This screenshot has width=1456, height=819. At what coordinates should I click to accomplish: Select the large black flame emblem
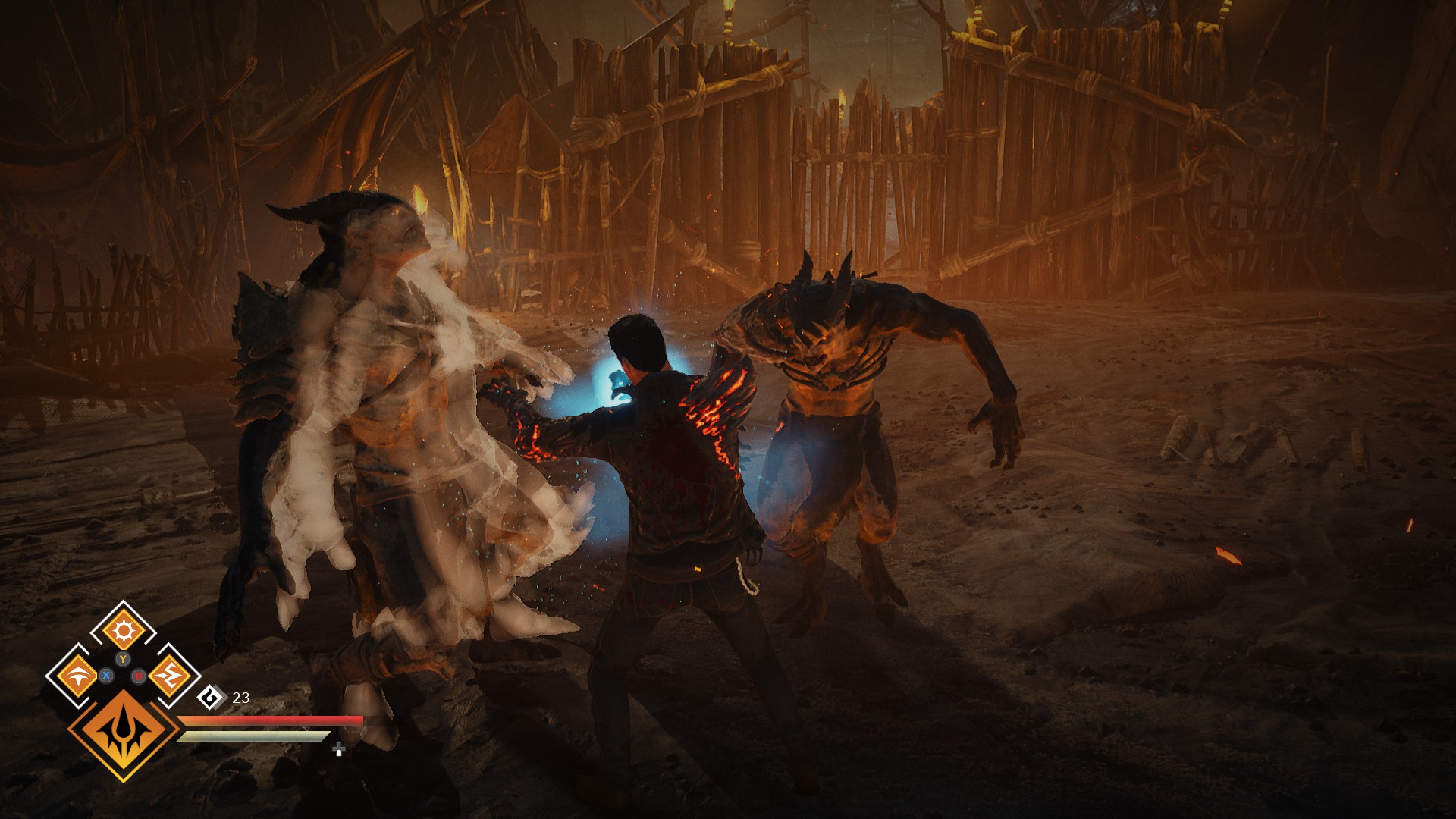click(x=124, y=733)
